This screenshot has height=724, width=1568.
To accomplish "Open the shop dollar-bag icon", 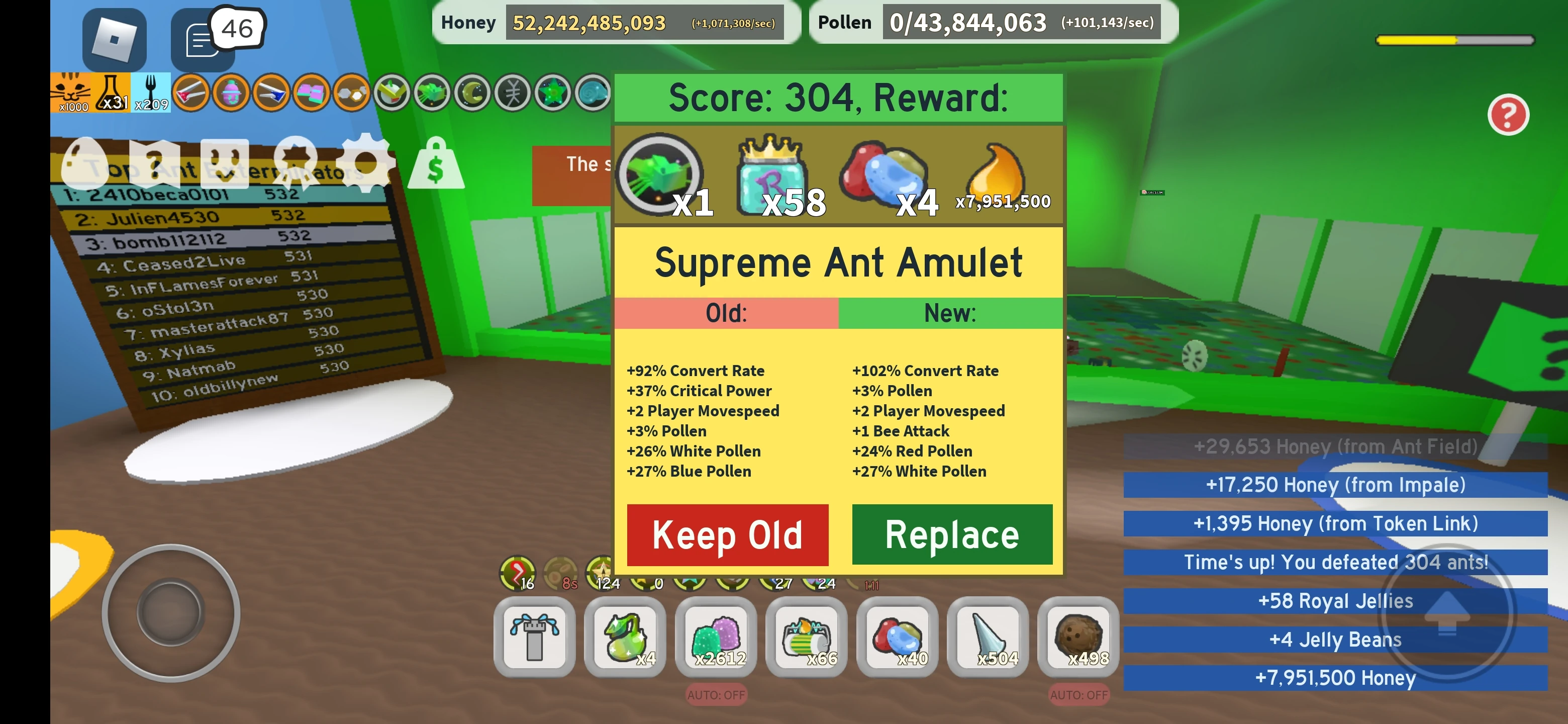I will tap(436, 164).
